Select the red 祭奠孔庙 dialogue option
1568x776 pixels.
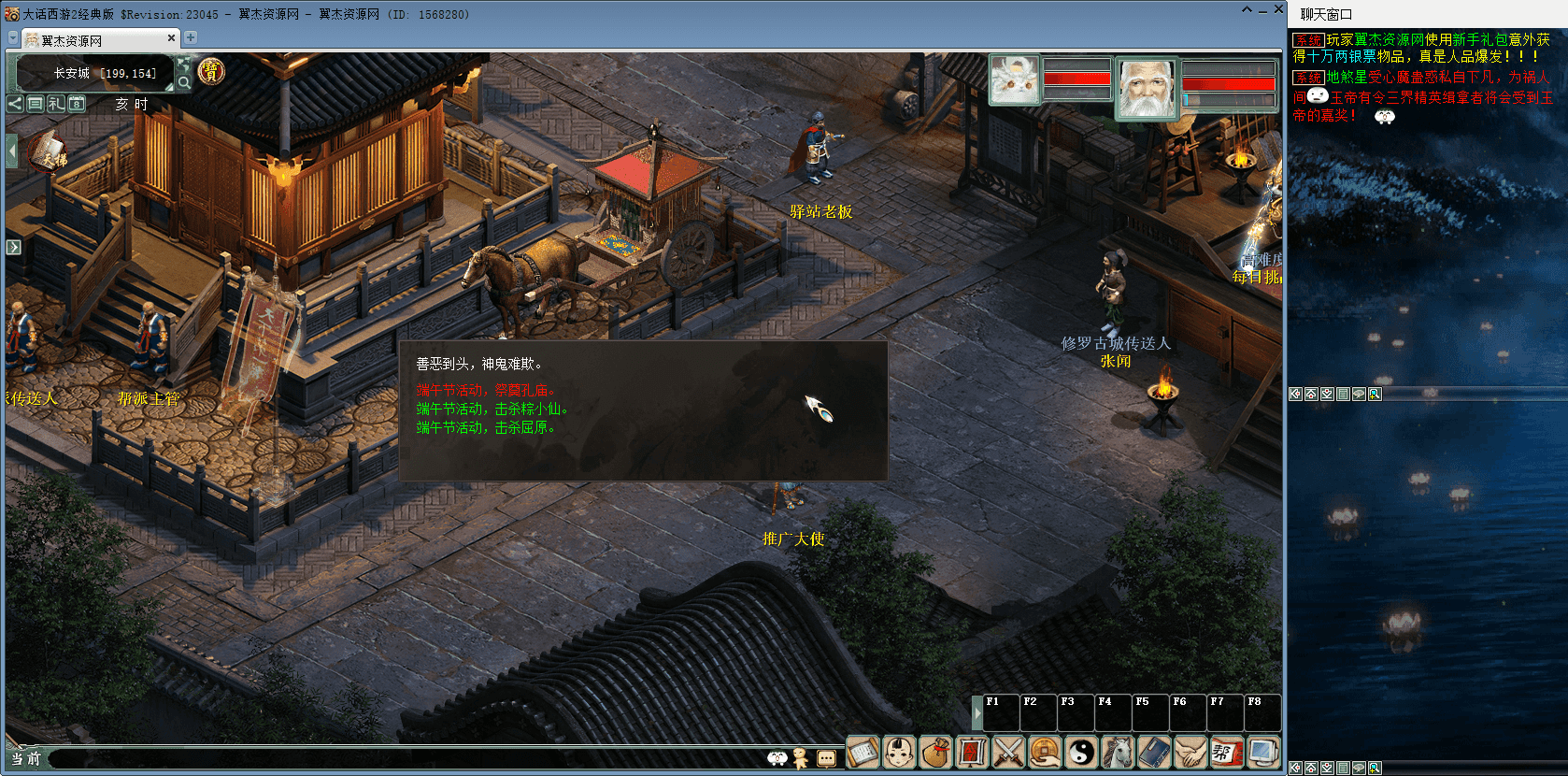click(x=485, y=390)
